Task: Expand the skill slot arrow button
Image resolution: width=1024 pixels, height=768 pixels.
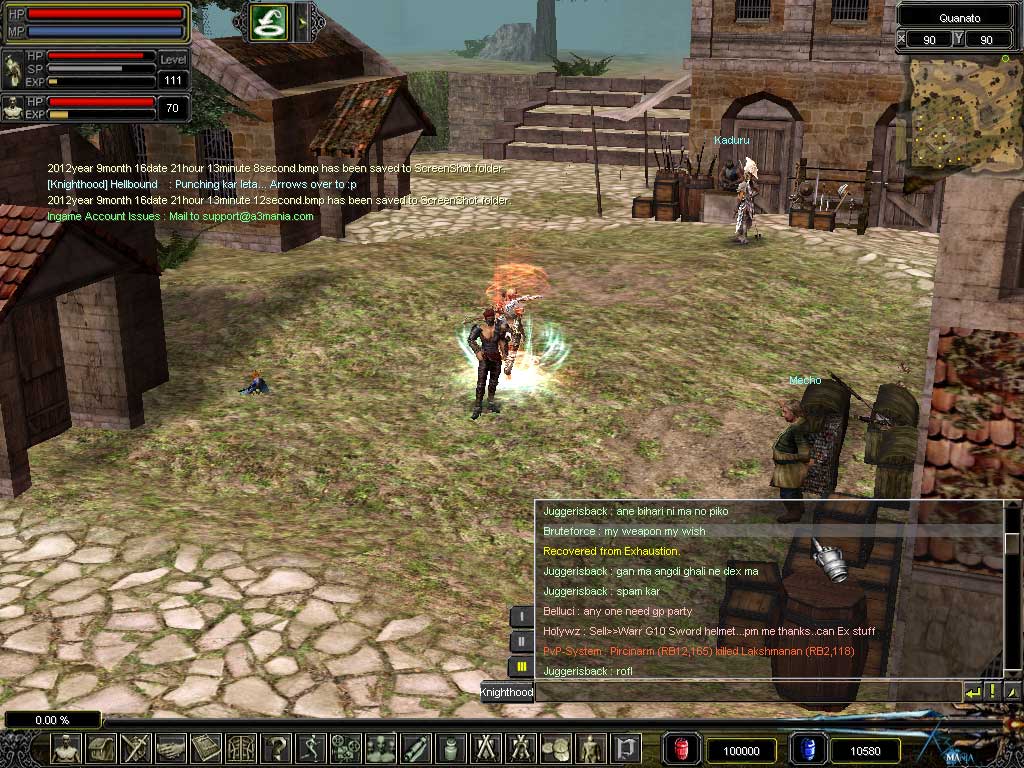Action: coord(304,21)
